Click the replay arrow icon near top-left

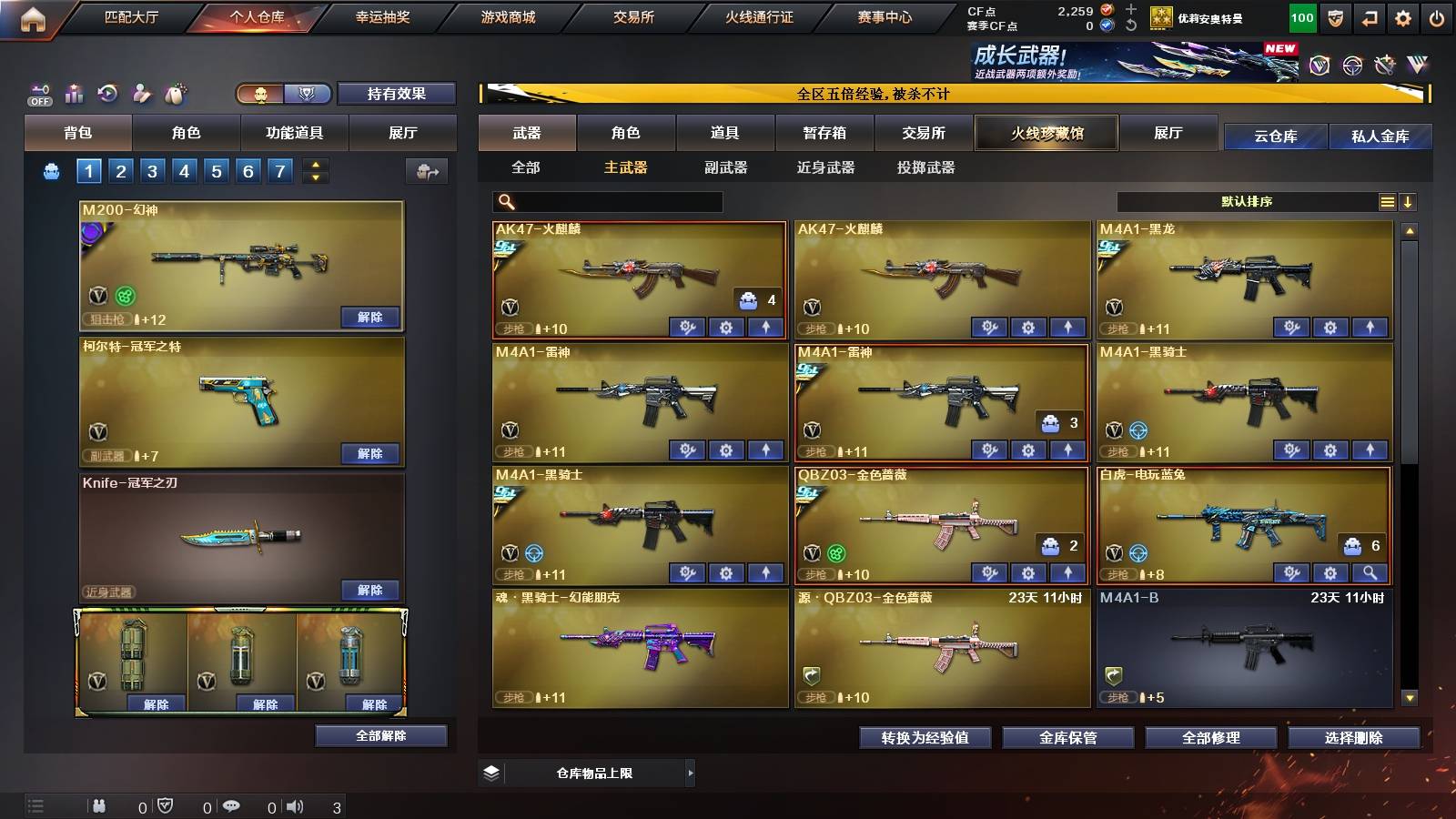point(108,93)
